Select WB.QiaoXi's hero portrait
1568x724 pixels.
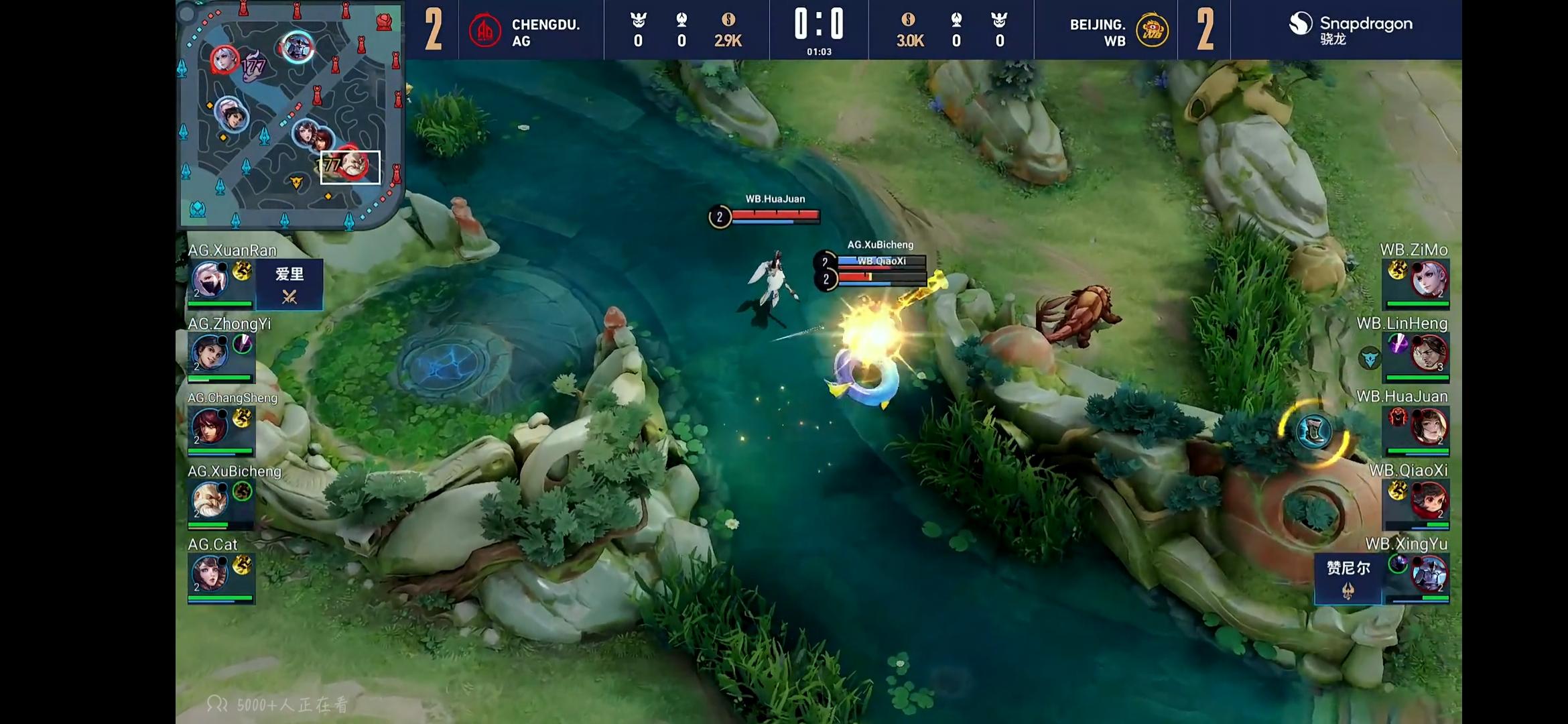1429,500
